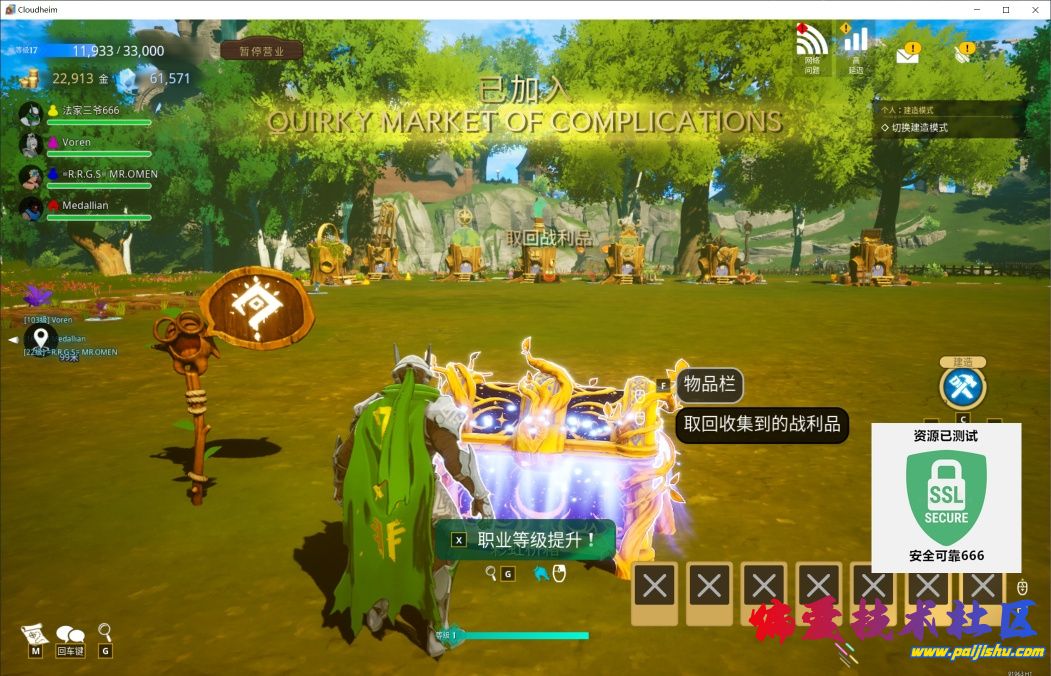Open the notification icon right of the envelope
Screen dimensions: 1051x676
(x=964, y=51)
